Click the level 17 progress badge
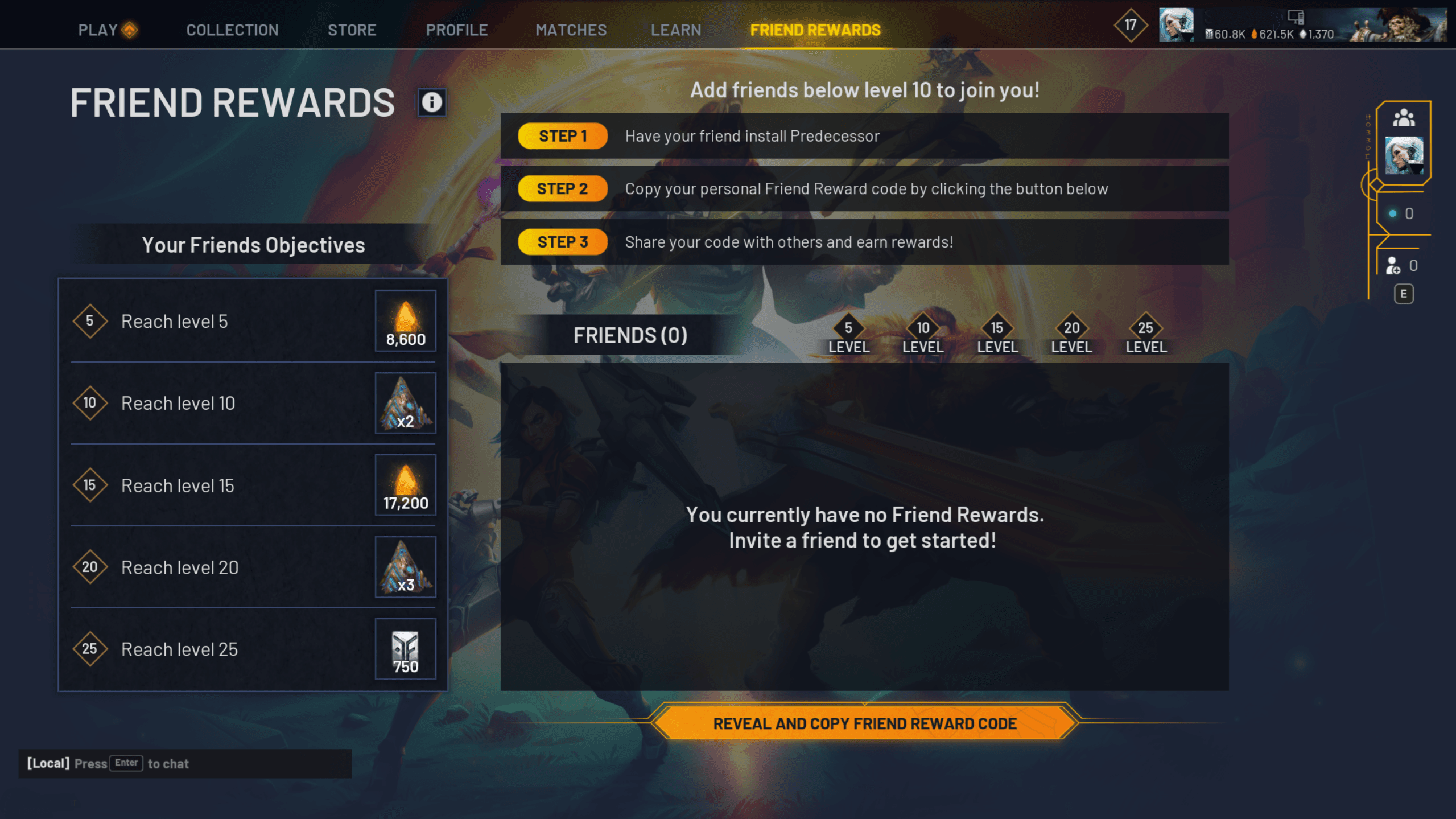The image size is (1456, 819). pos(1130,25)
